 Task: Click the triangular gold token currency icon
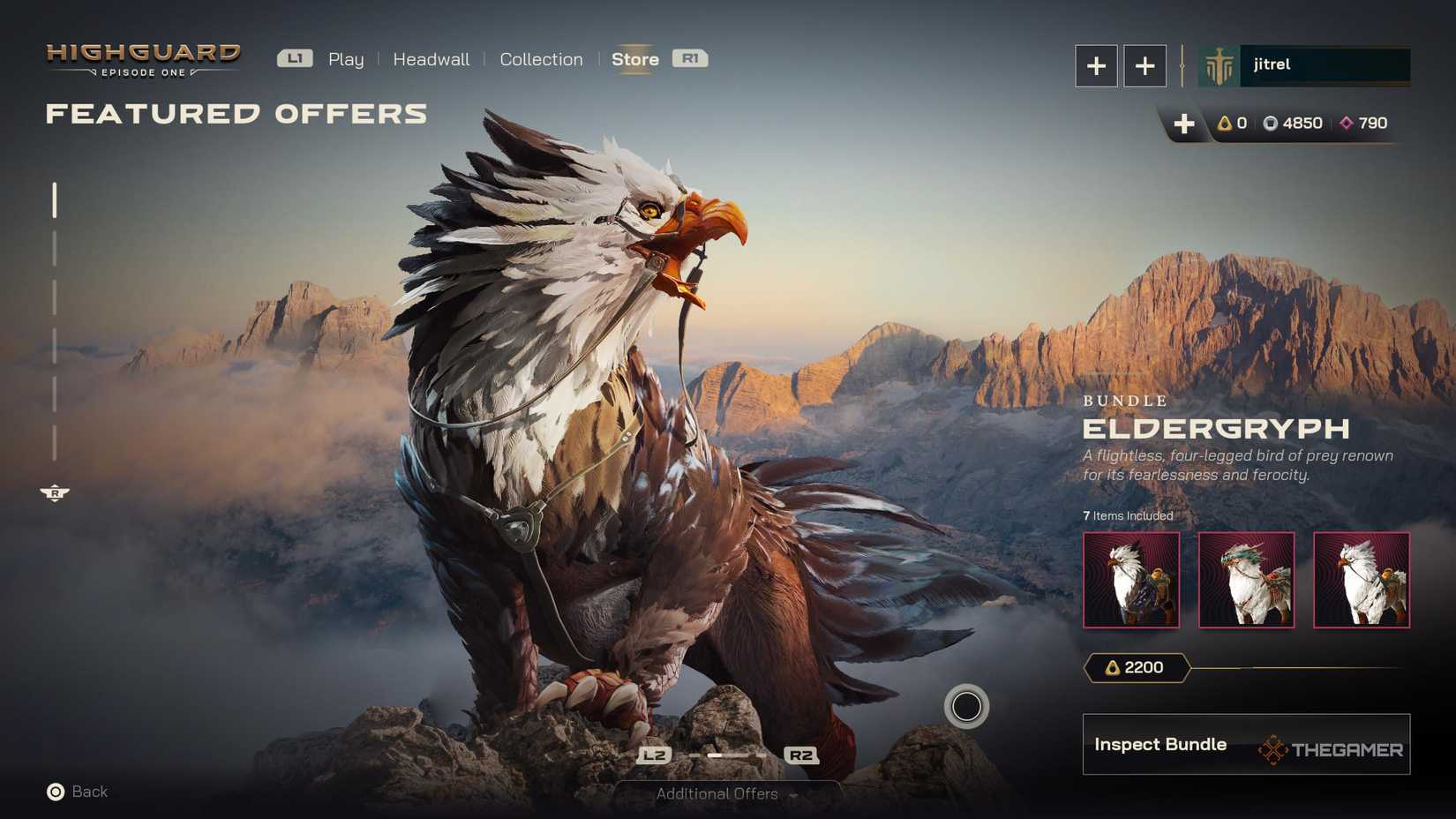[1224, 124]
